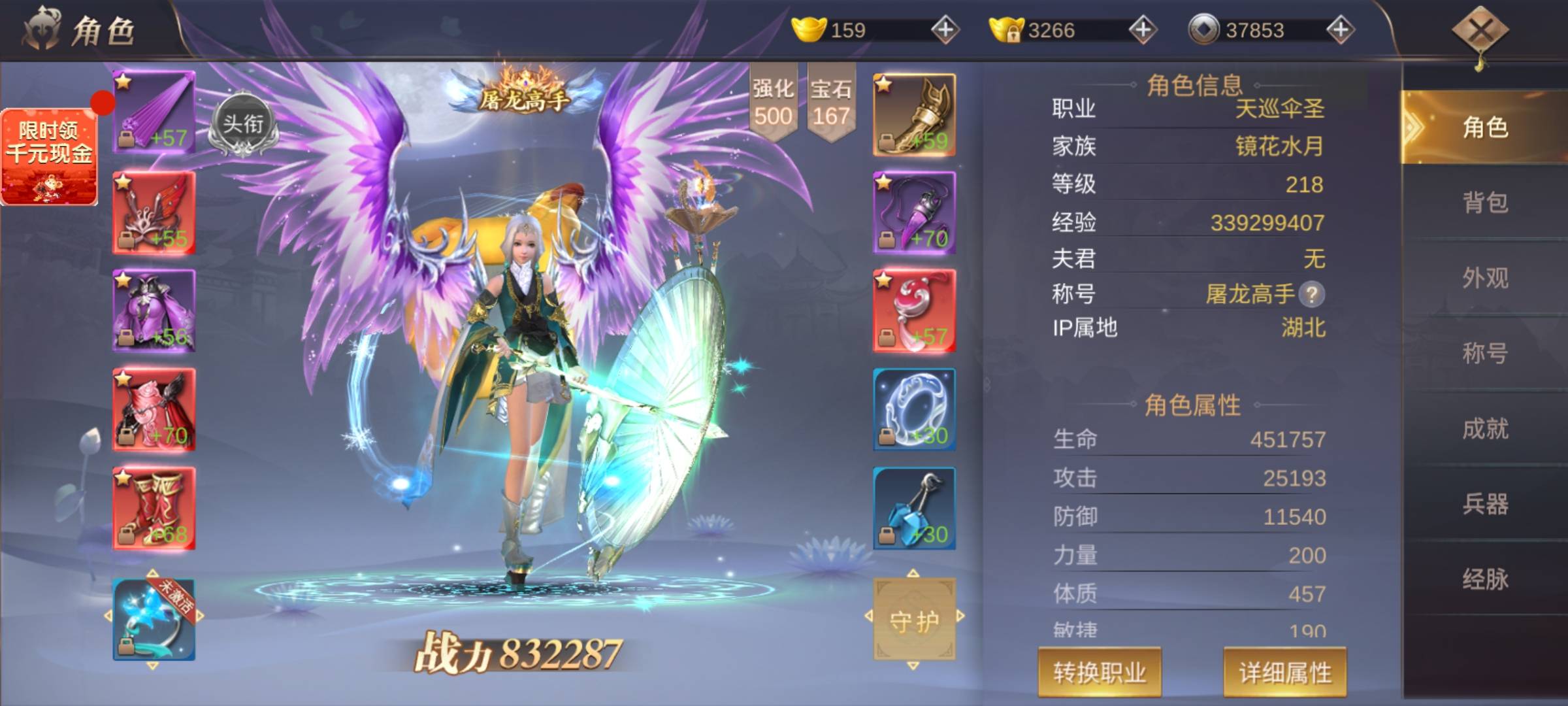Open the 限时领千元现金 promotion
1568x706 pixels.
pos(50,157)
